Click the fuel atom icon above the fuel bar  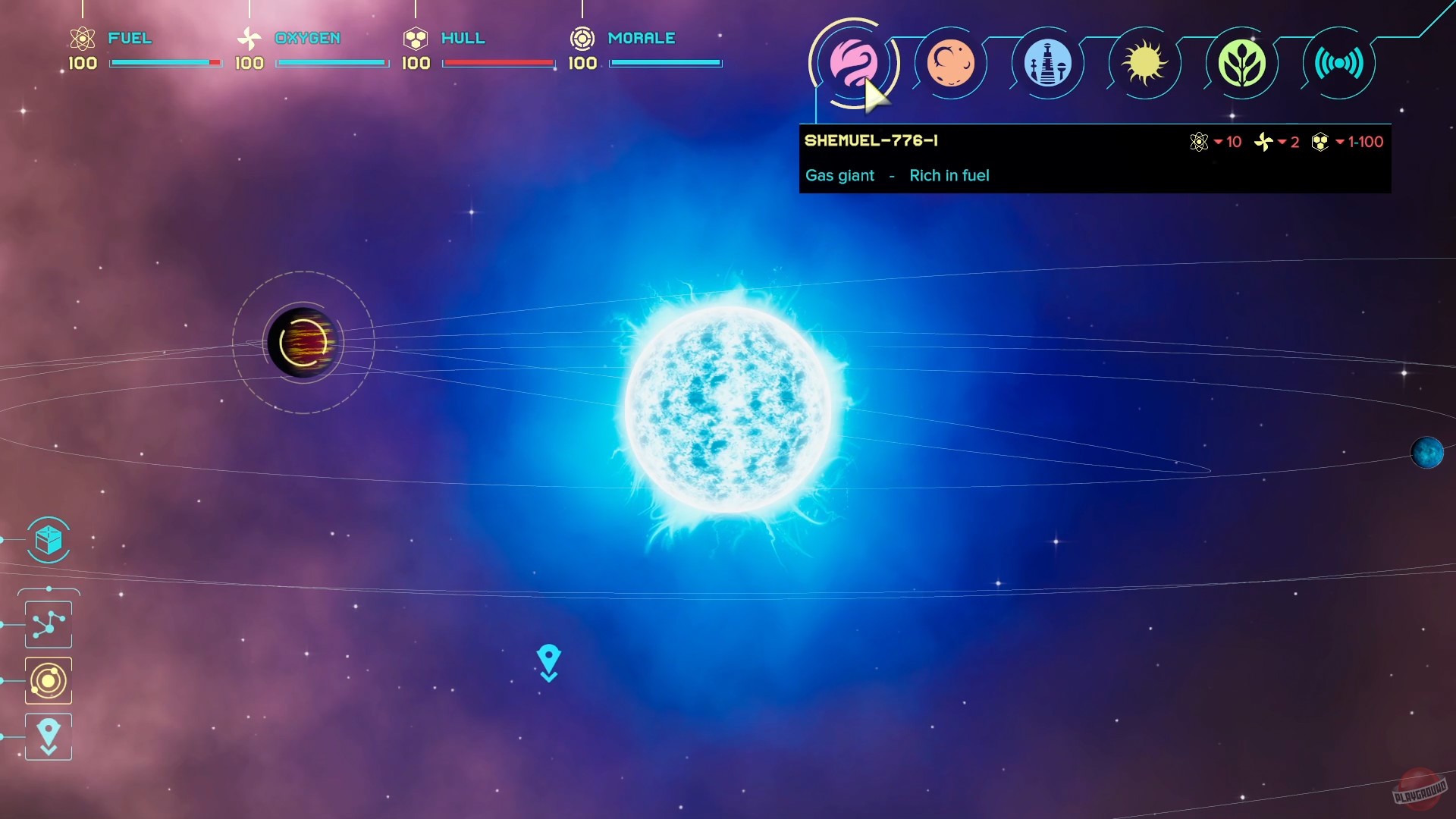[x=82, y=38]
